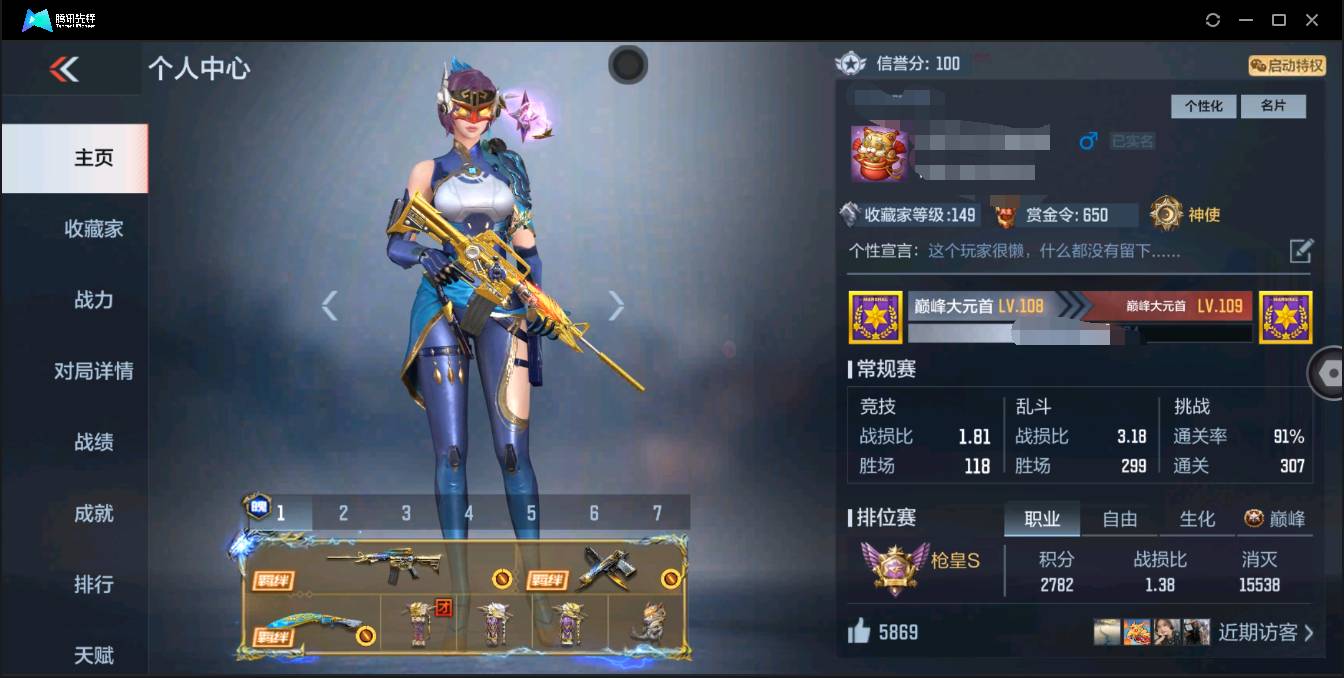Rotate character with the right arrow
The height and width of the screenshot is (678, 1344).
(x=616, y=306)
